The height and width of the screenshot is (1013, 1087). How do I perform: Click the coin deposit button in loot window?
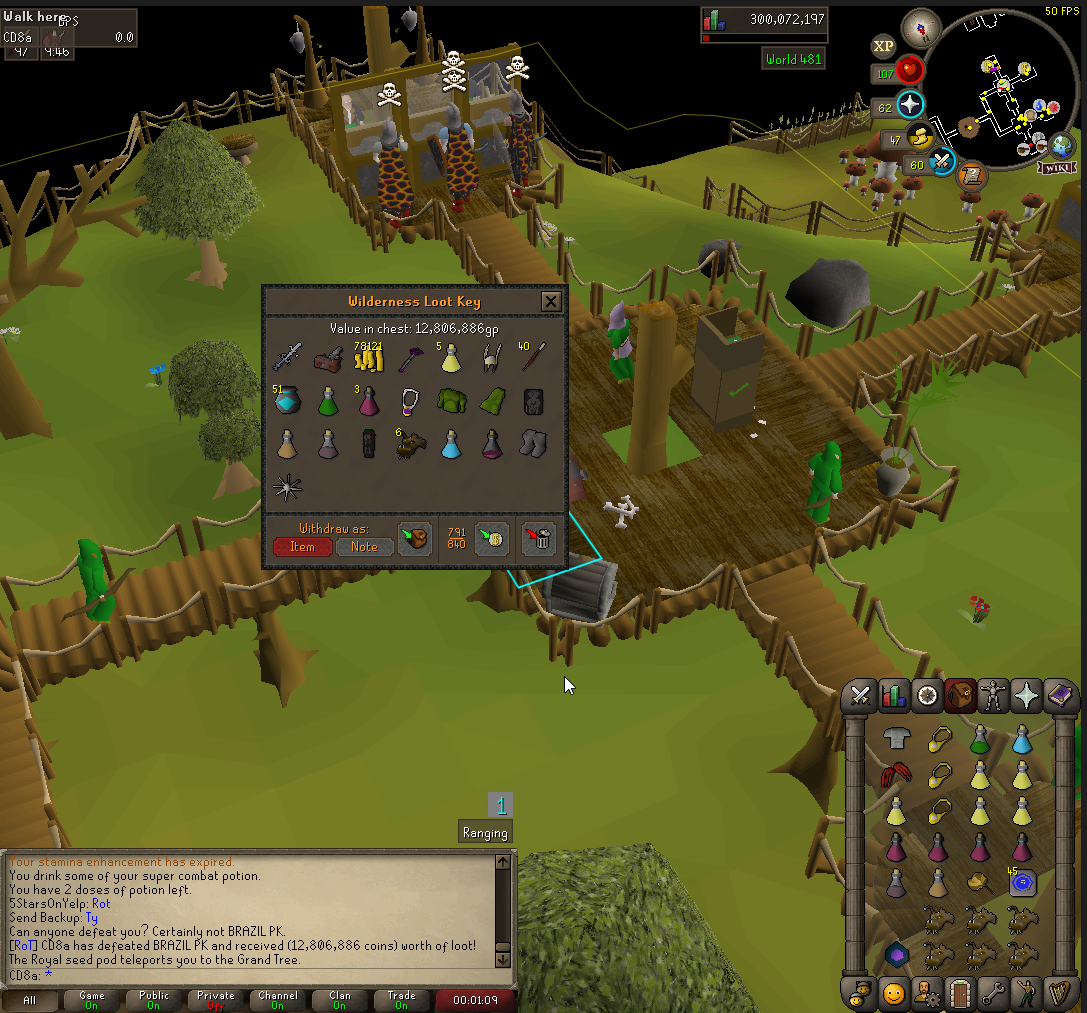pos(492,539)
